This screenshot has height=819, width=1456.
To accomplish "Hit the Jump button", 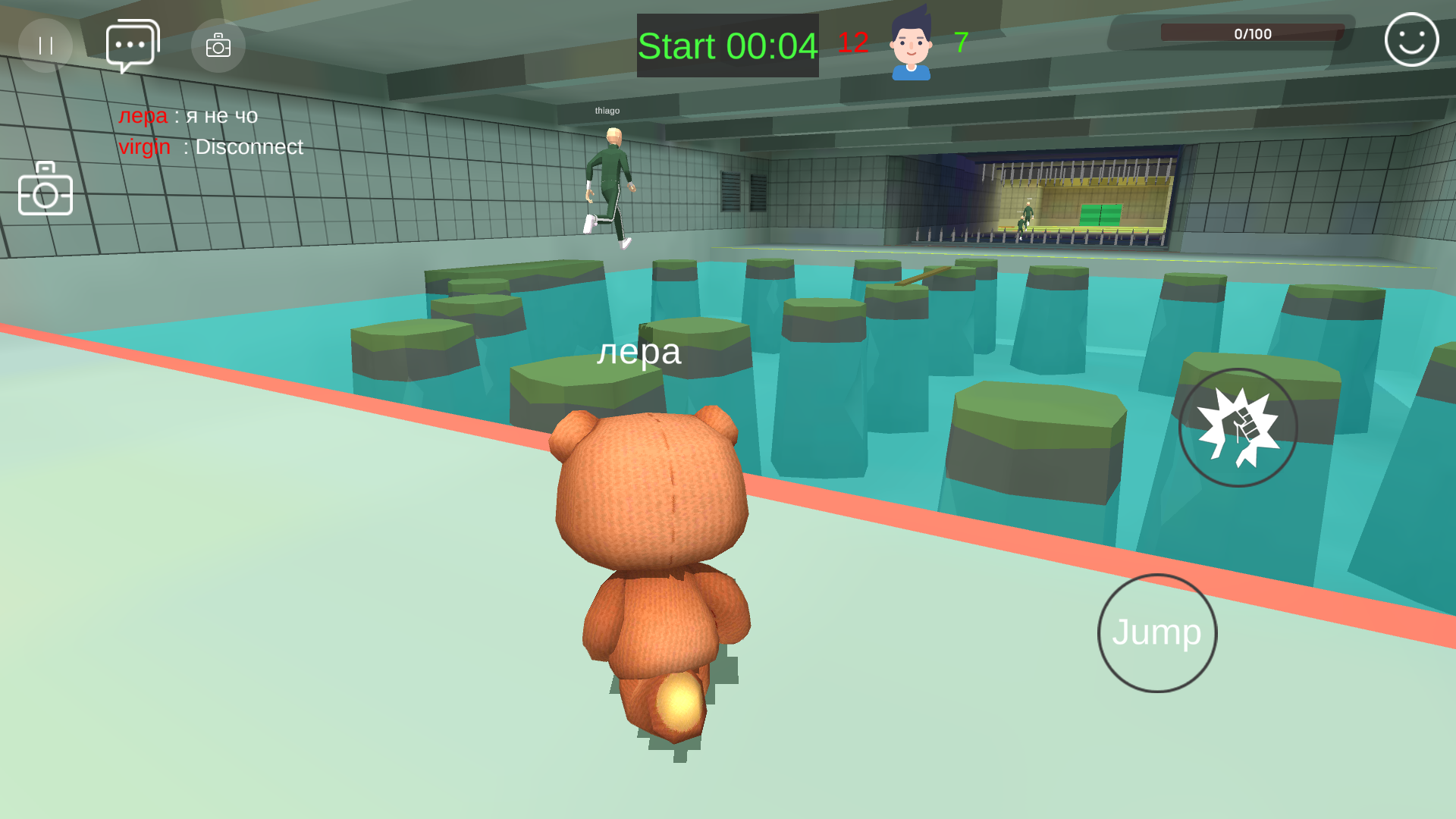I will pos(1157,633).
